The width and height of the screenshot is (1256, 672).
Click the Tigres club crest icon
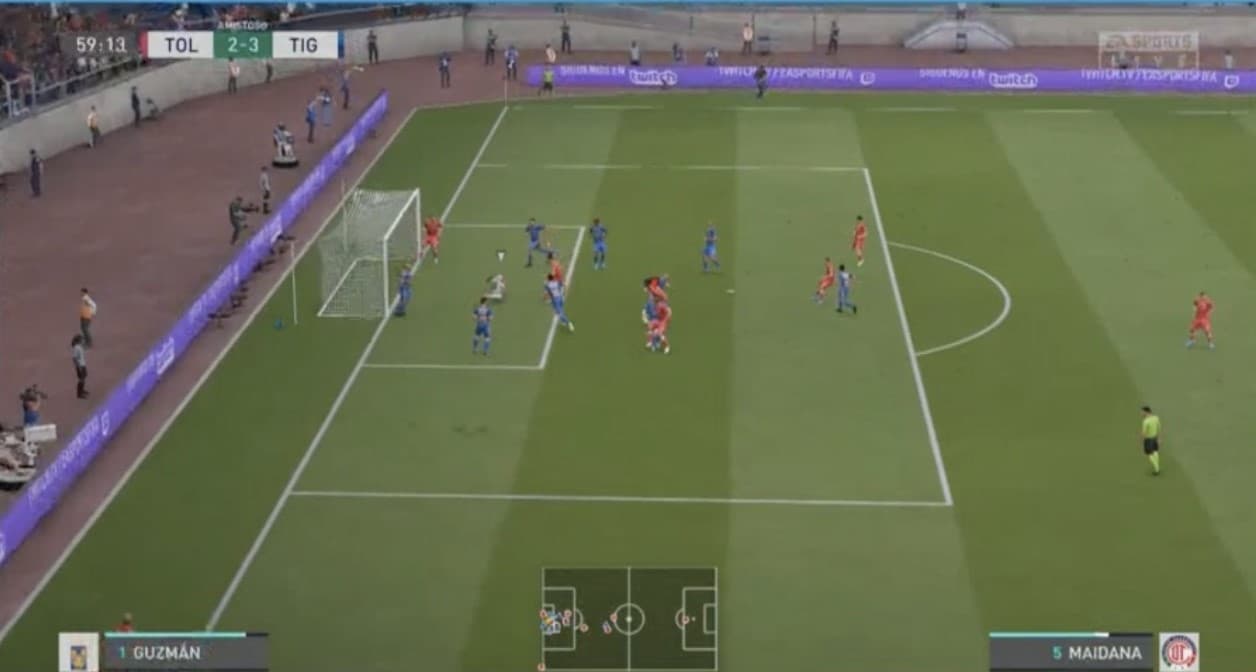click(x=78, y=652)
